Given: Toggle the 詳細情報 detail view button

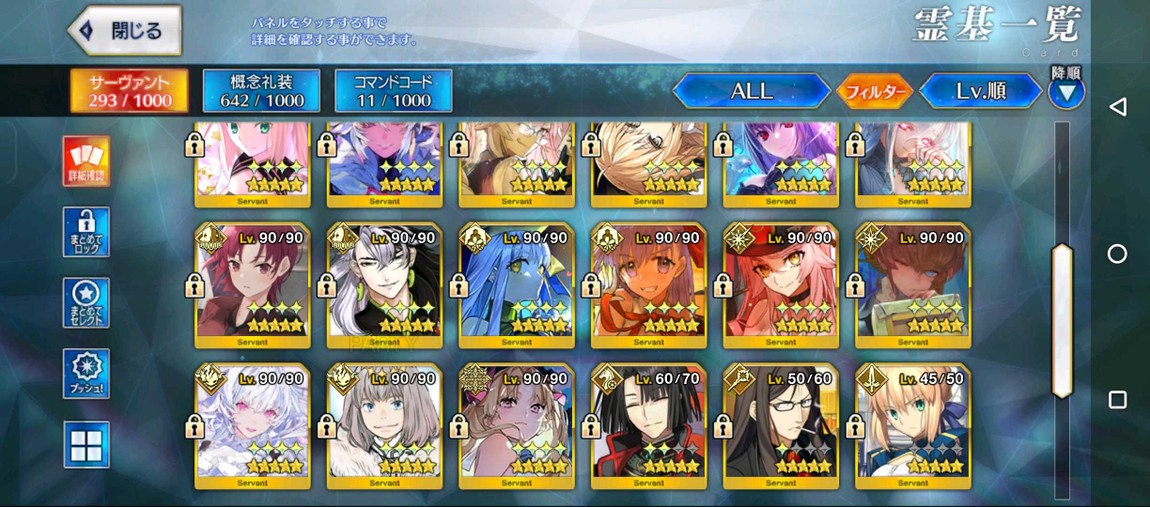Looking at the screenshot, I should (86, 161).
